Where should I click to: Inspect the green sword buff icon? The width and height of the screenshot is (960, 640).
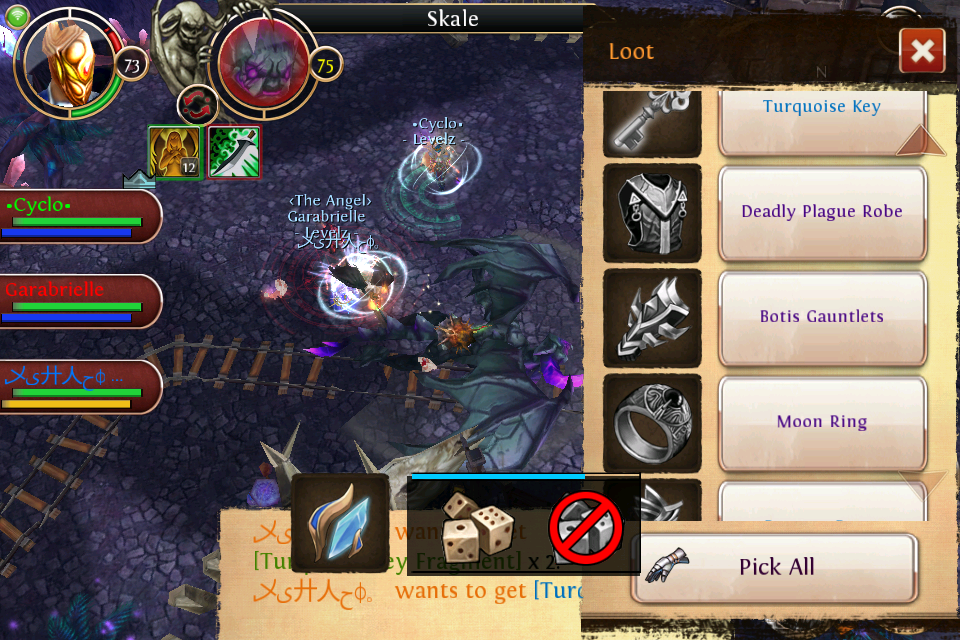[234, 153]
